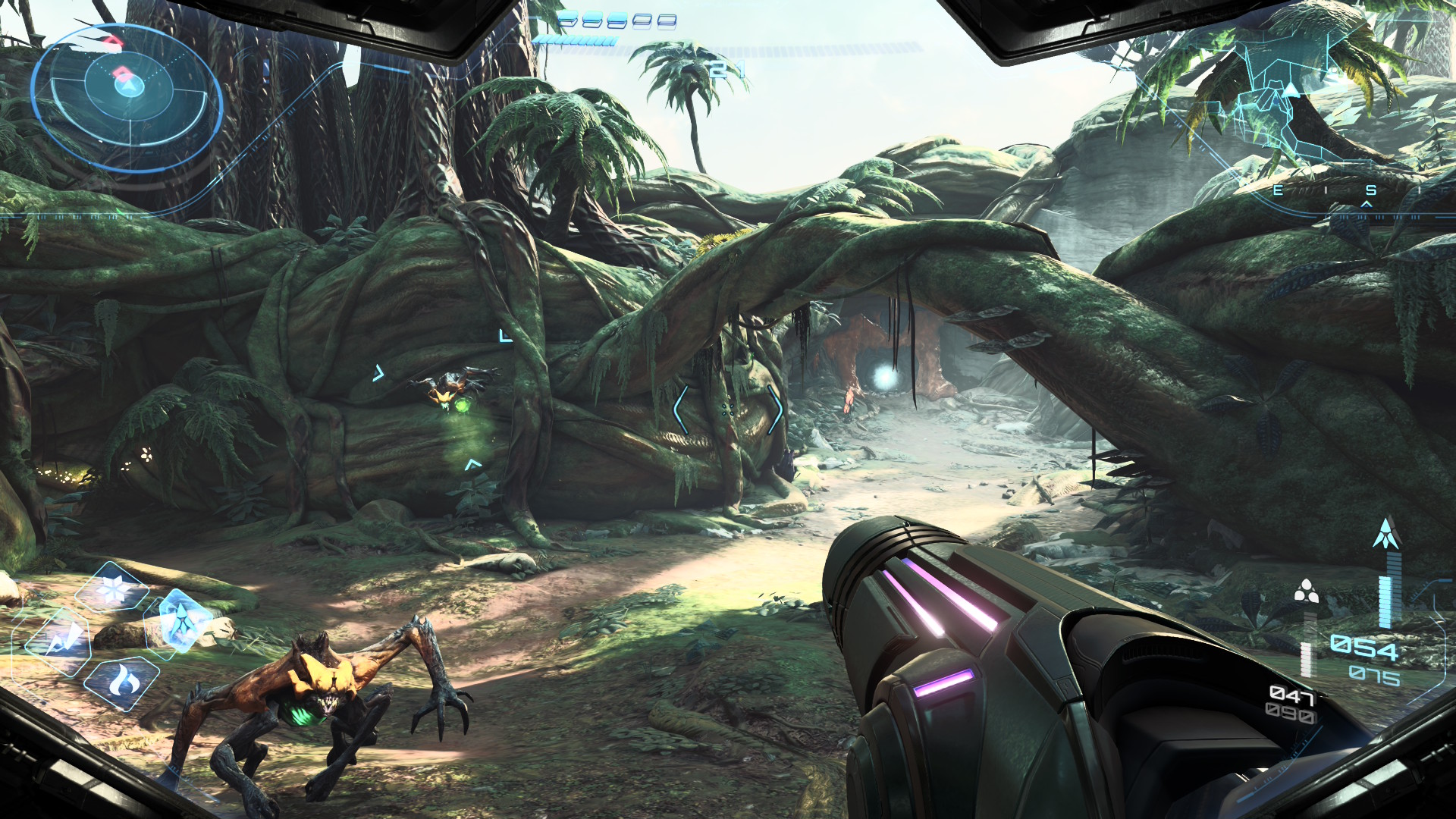The width and height of the screenshot is (1456, 819).
Task: Activate the flame fire shot icon
Action: (x=121, y=683)
